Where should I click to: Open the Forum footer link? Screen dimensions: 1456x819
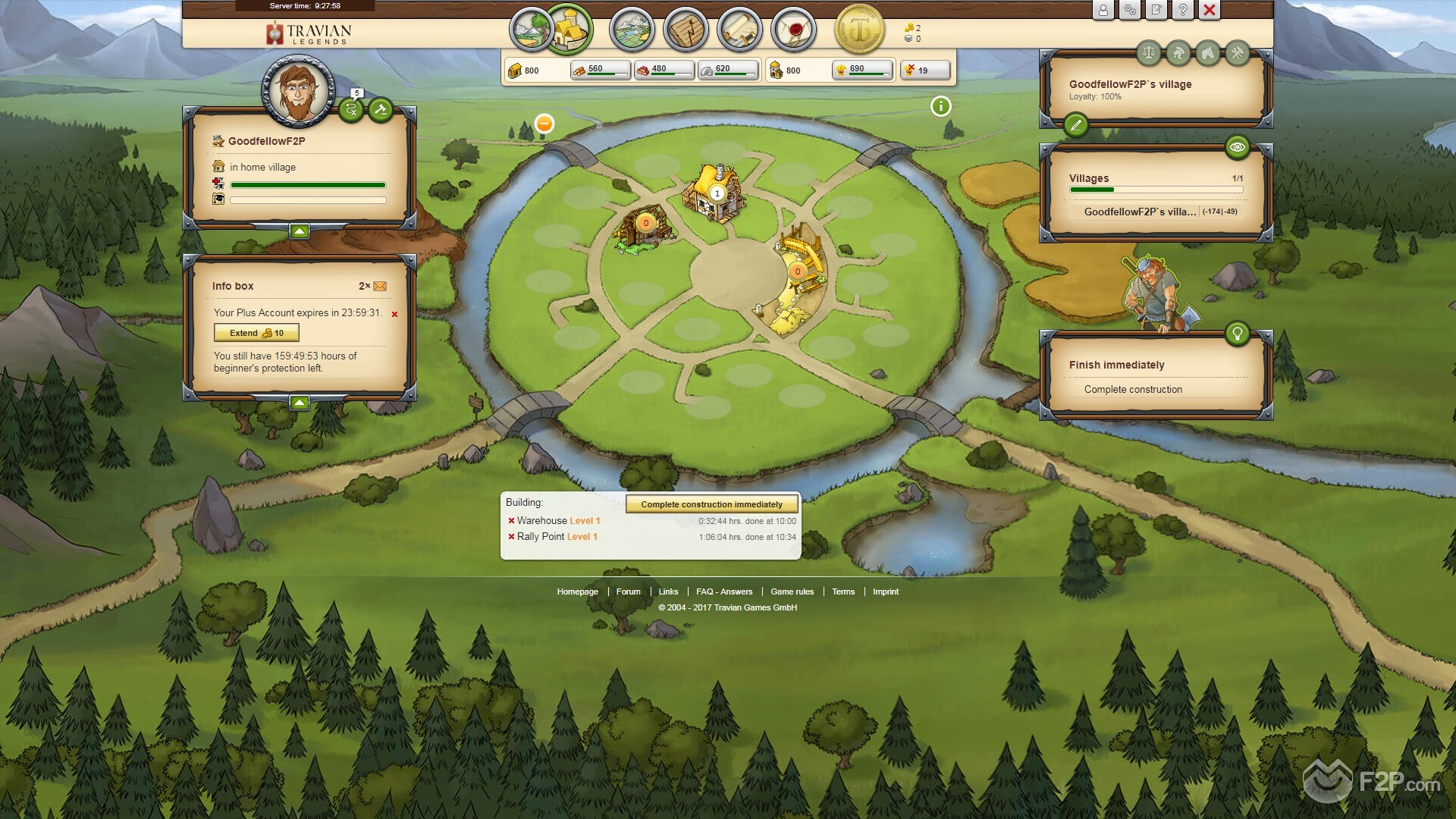628,591
